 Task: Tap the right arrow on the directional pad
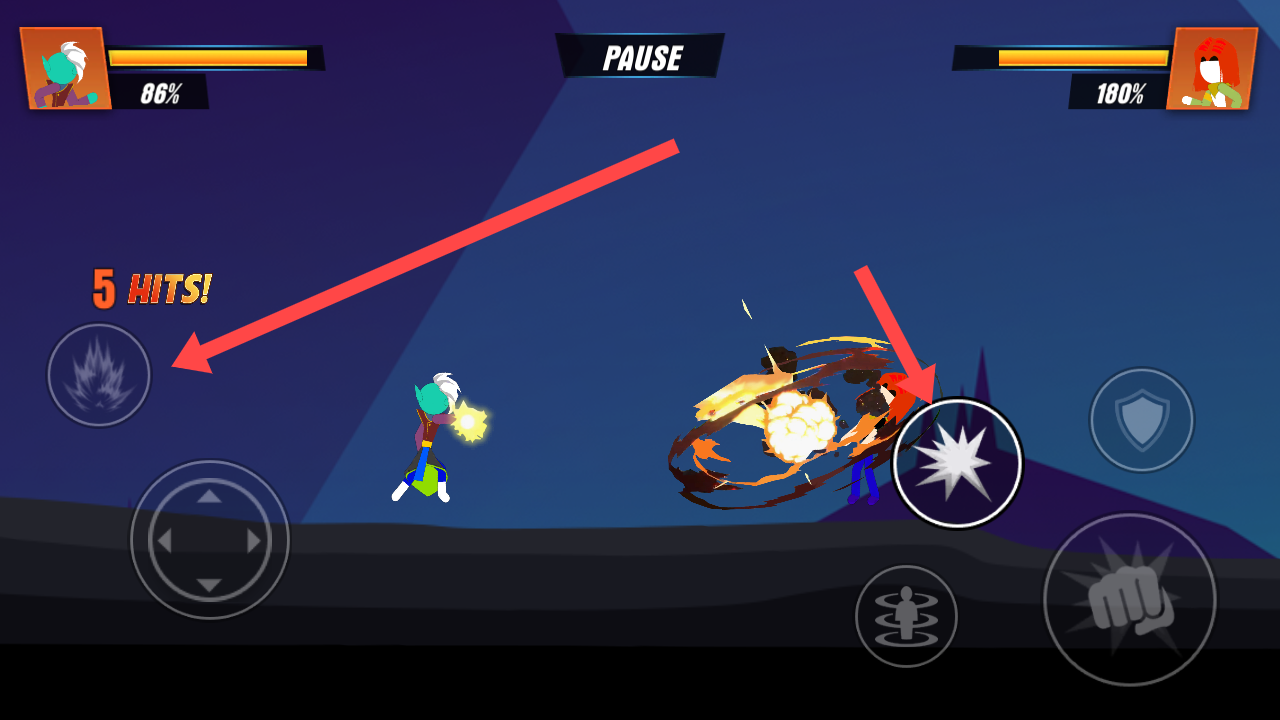point(254,541)
